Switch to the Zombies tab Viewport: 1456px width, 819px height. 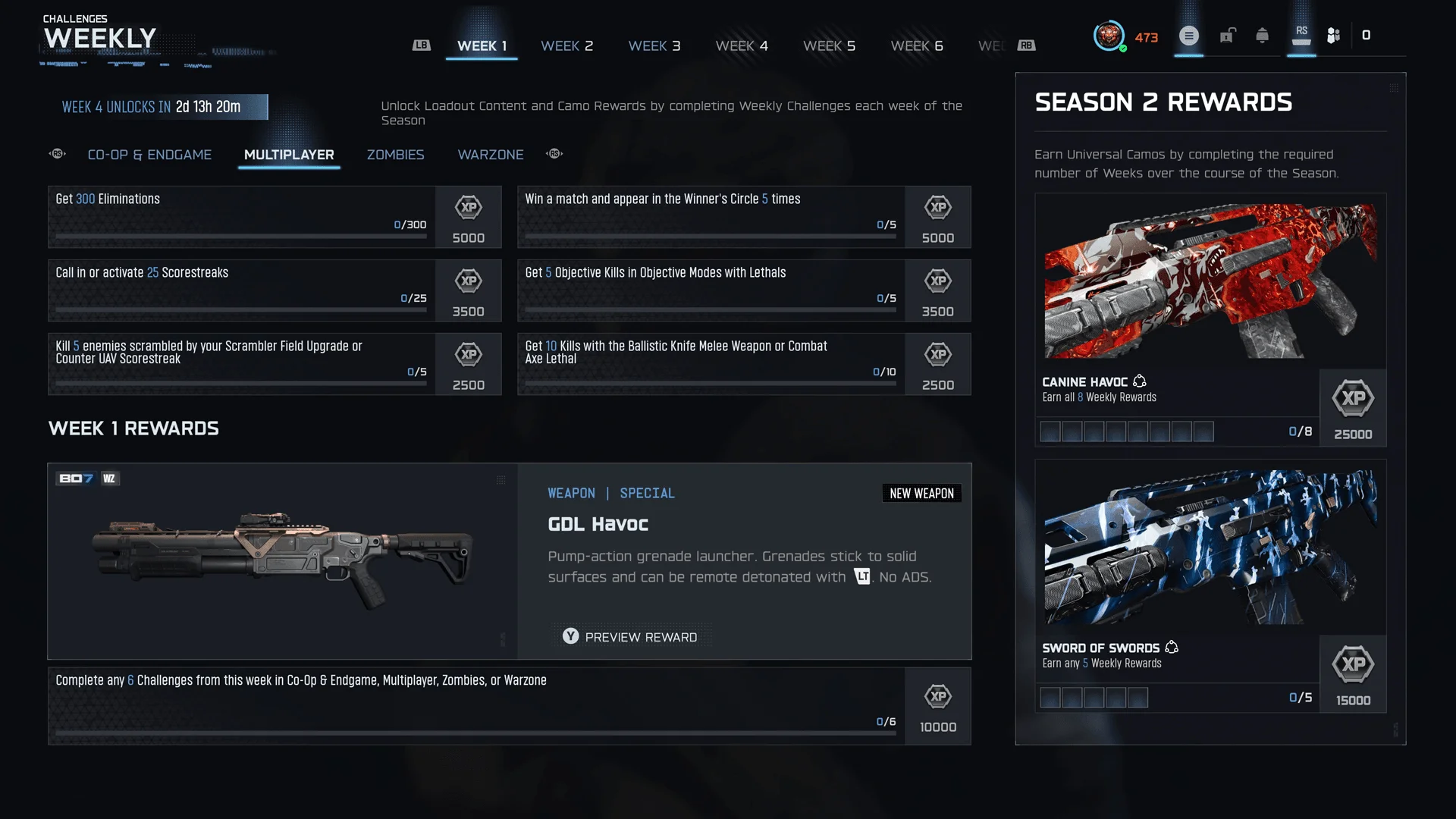tap(395, 155)
